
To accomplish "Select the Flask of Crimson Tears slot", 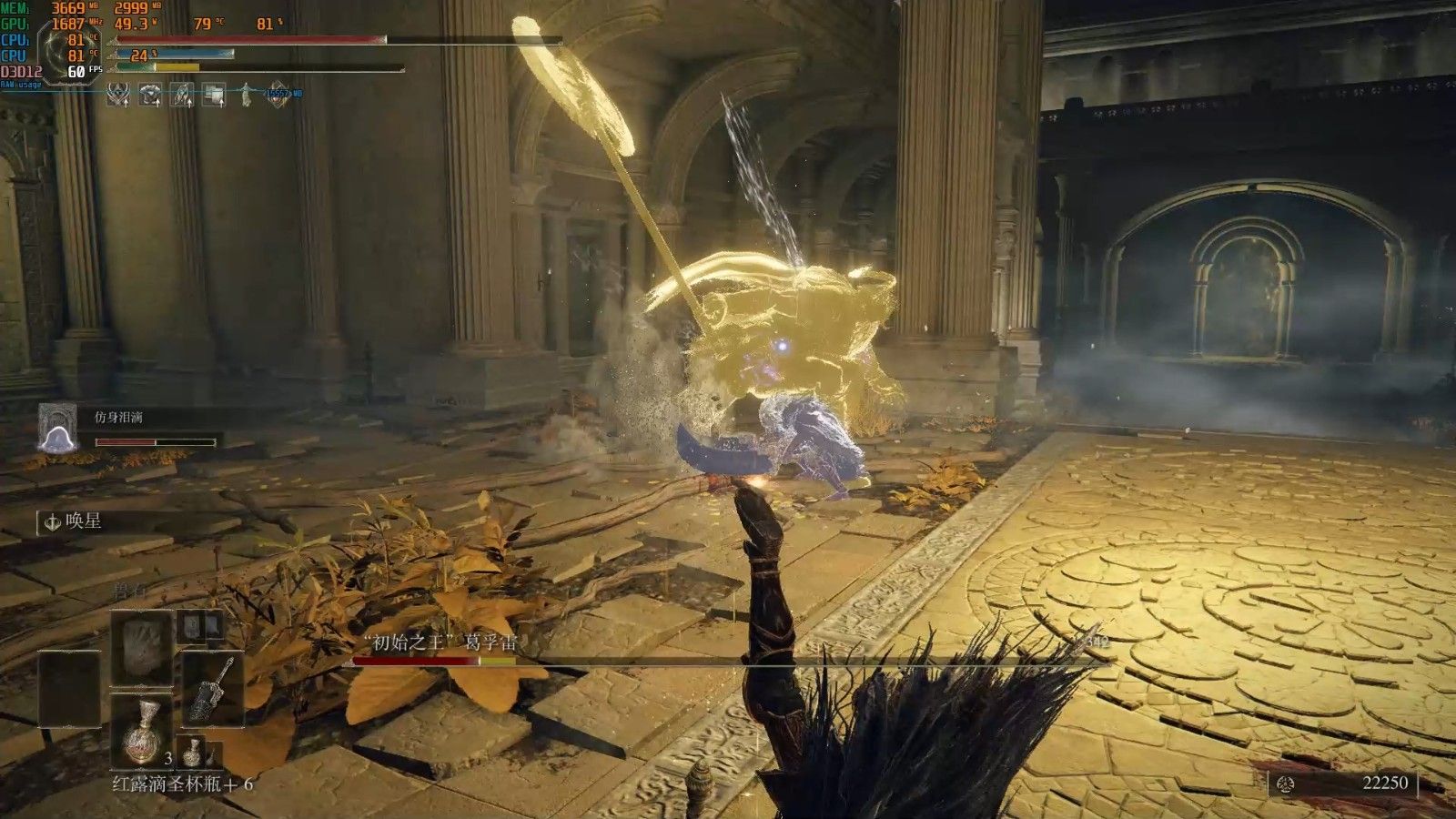I will 142,732.
